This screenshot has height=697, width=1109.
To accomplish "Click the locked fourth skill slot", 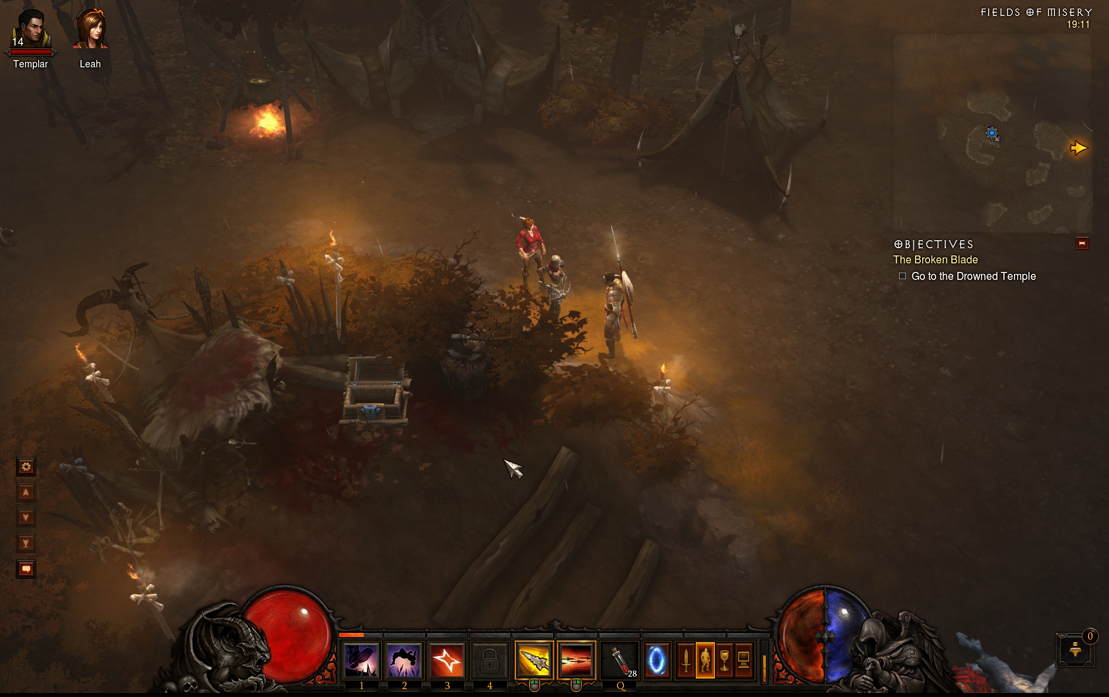I will (490, 660).
